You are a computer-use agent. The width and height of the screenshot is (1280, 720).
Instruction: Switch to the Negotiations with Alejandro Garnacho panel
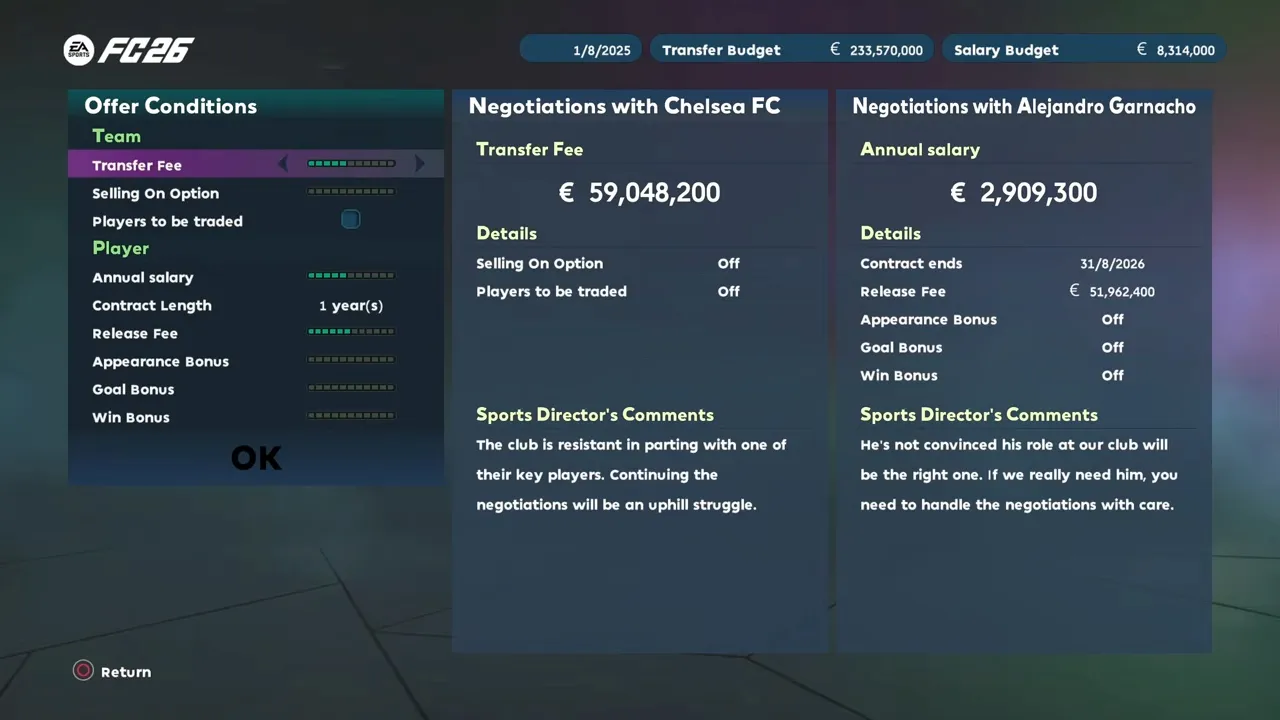[x=1022, y=106]
